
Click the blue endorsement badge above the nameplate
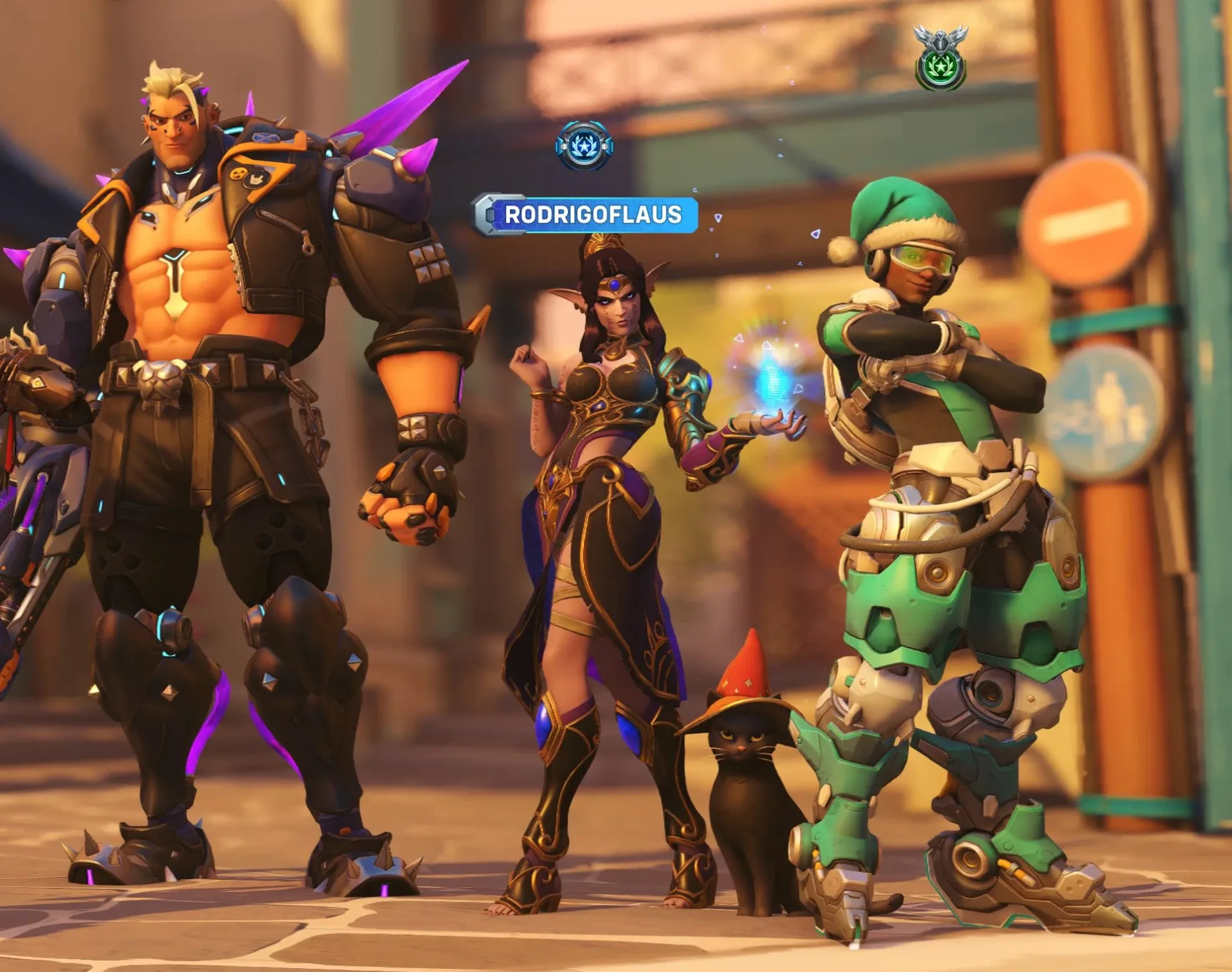[585, 145]
